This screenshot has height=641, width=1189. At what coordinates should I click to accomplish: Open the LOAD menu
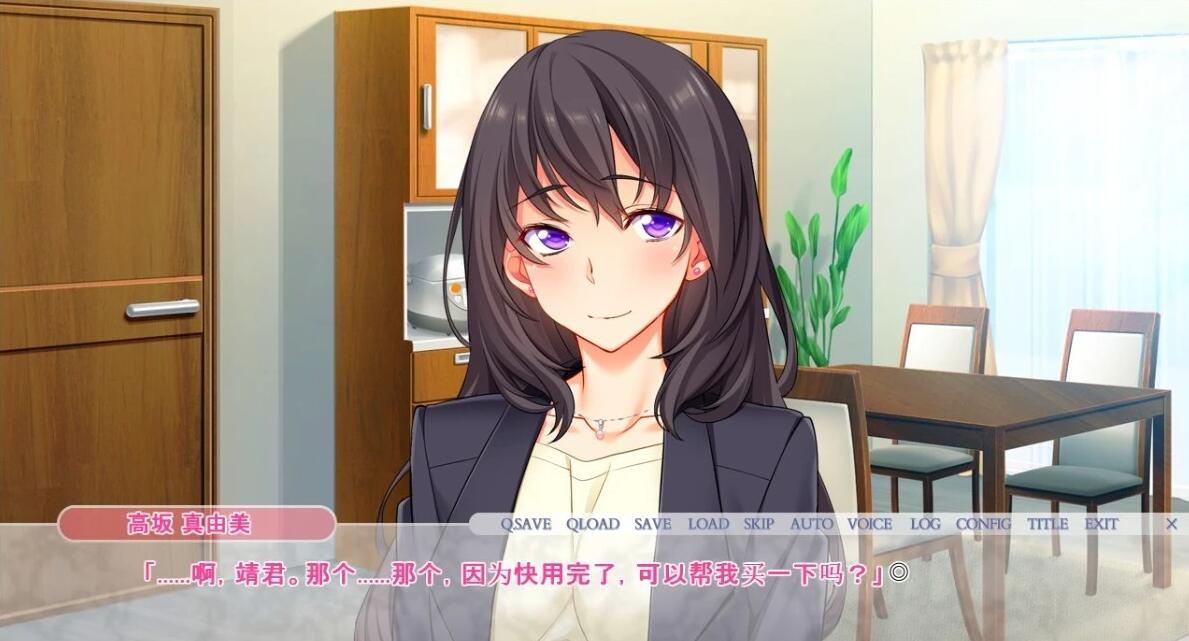click(x=708, y=523)
